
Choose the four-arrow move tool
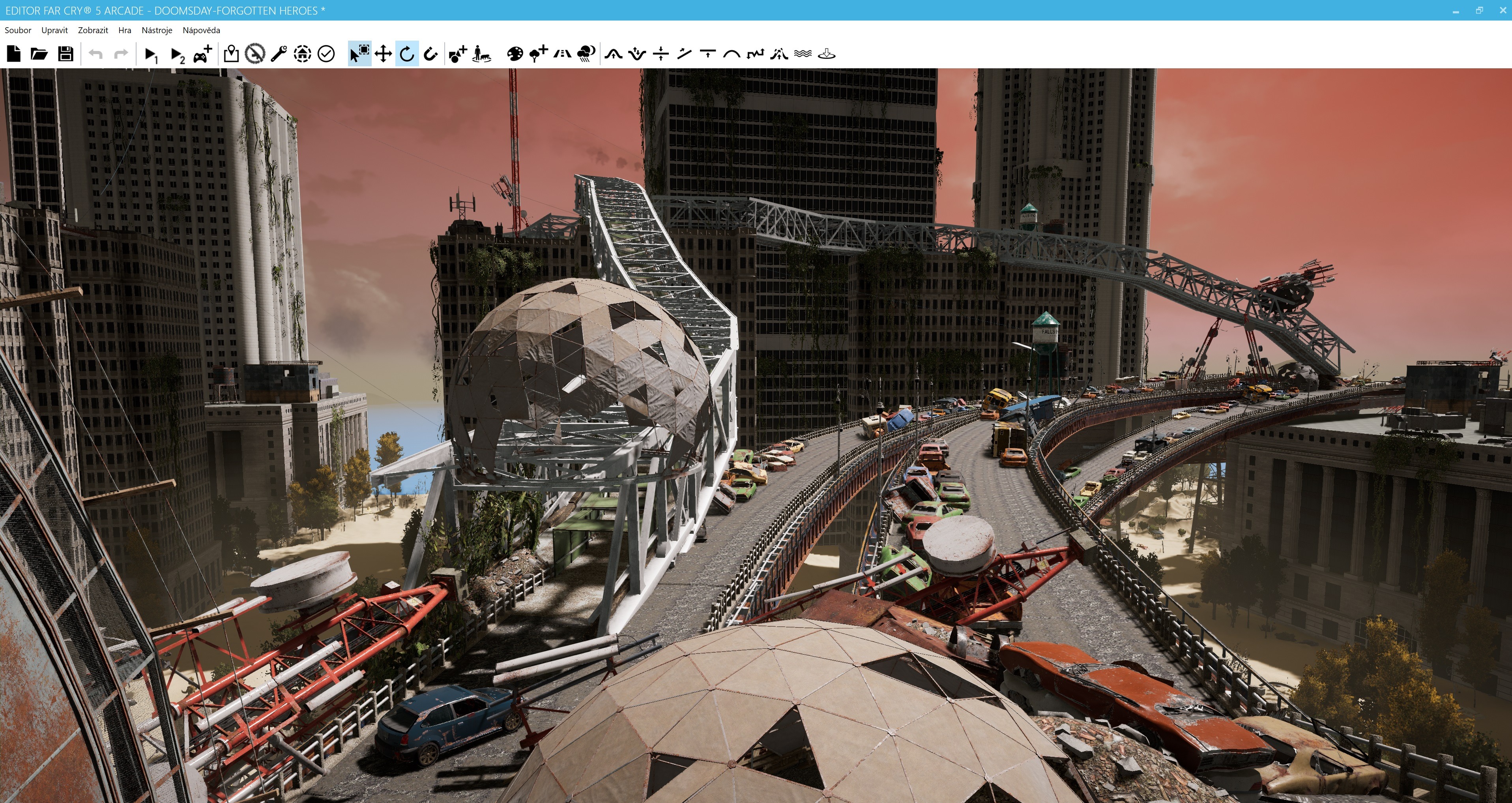383,54
